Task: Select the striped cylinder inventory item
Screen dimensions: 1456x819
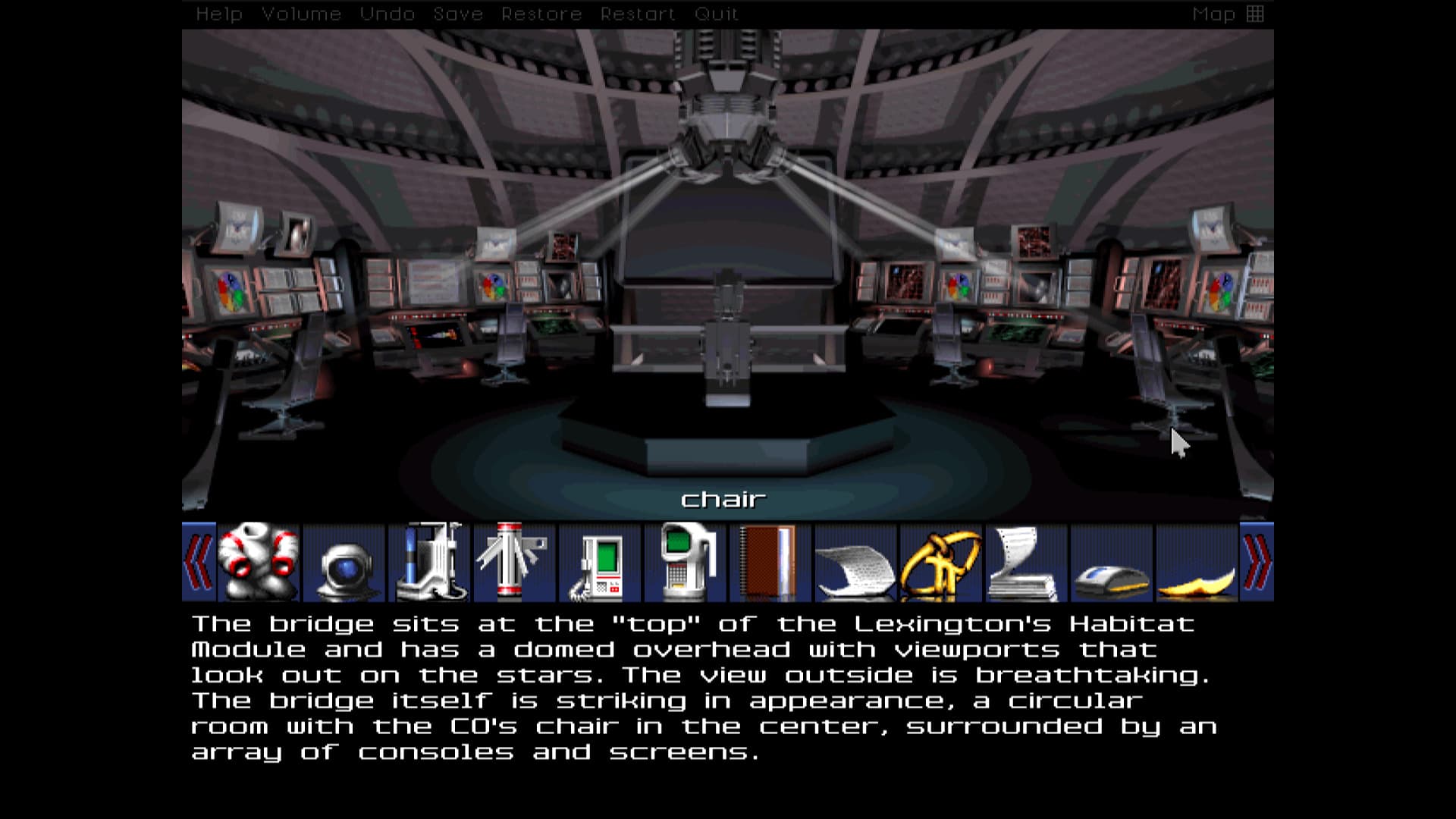Action: pos(515,561)
